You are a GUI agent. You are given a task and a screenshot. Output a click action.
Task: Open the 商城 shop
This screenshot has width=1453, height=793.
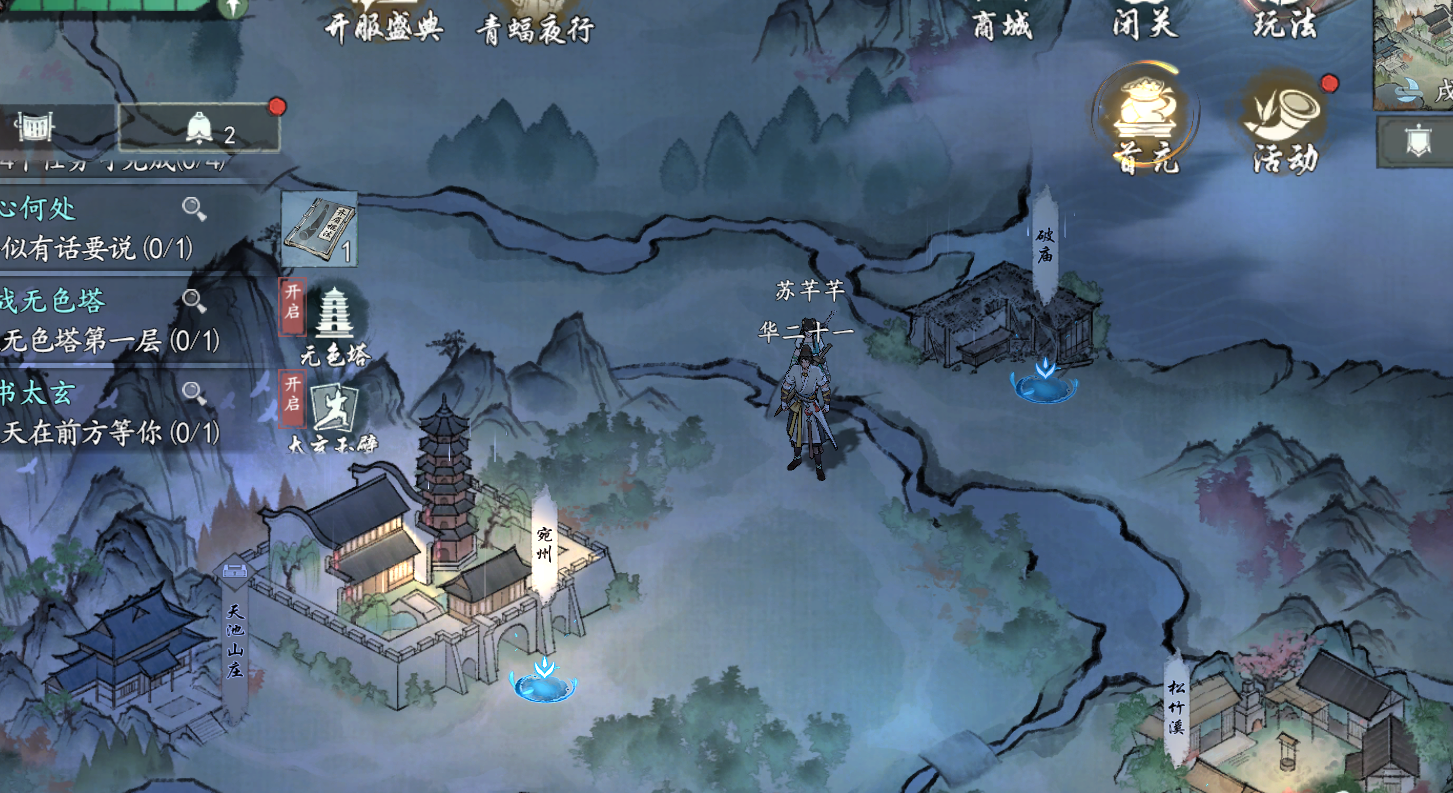click(x=1002, y=20)
